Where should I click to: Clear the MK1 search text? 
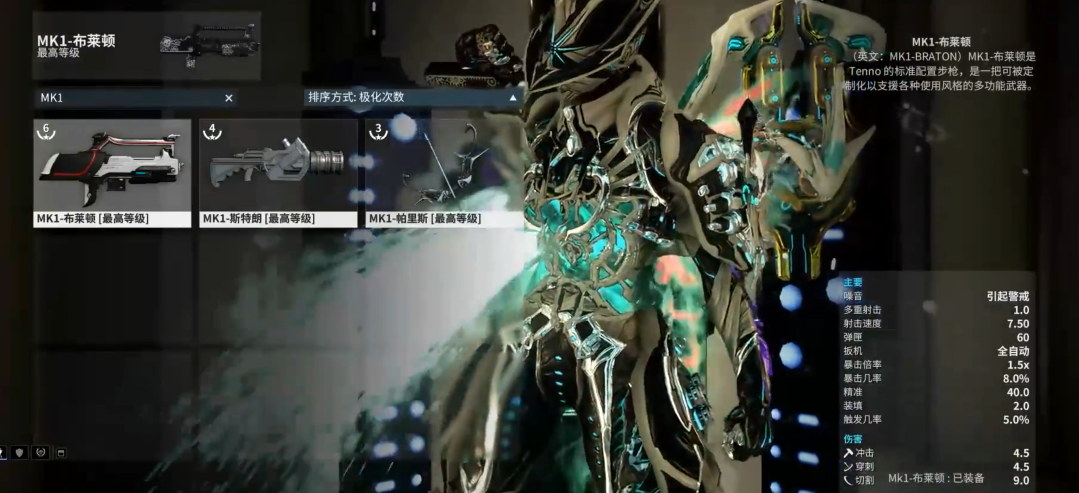[228, 98]
